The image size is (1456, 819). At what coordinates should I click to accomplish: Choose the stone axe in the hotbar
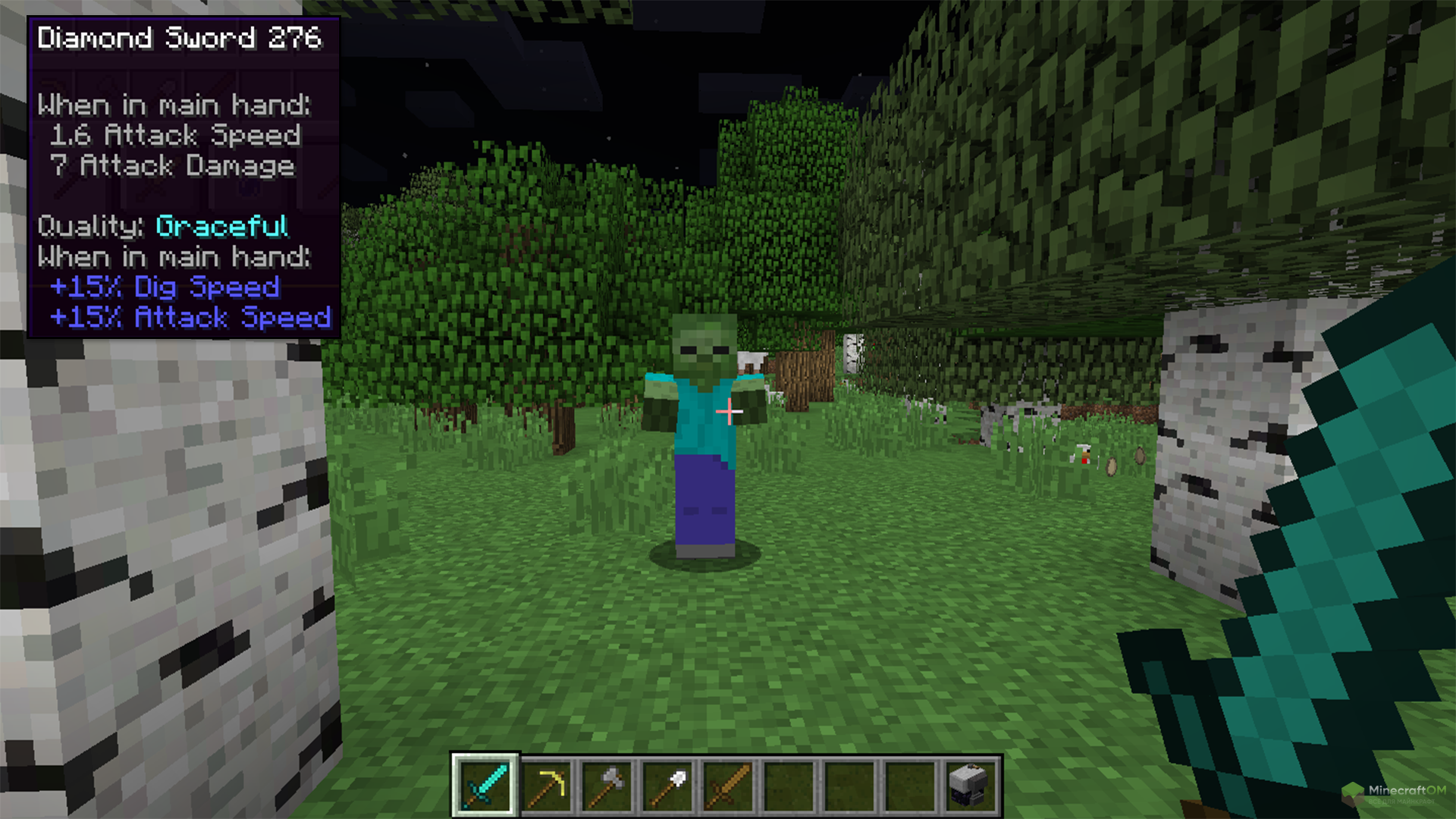click(607, 786)
